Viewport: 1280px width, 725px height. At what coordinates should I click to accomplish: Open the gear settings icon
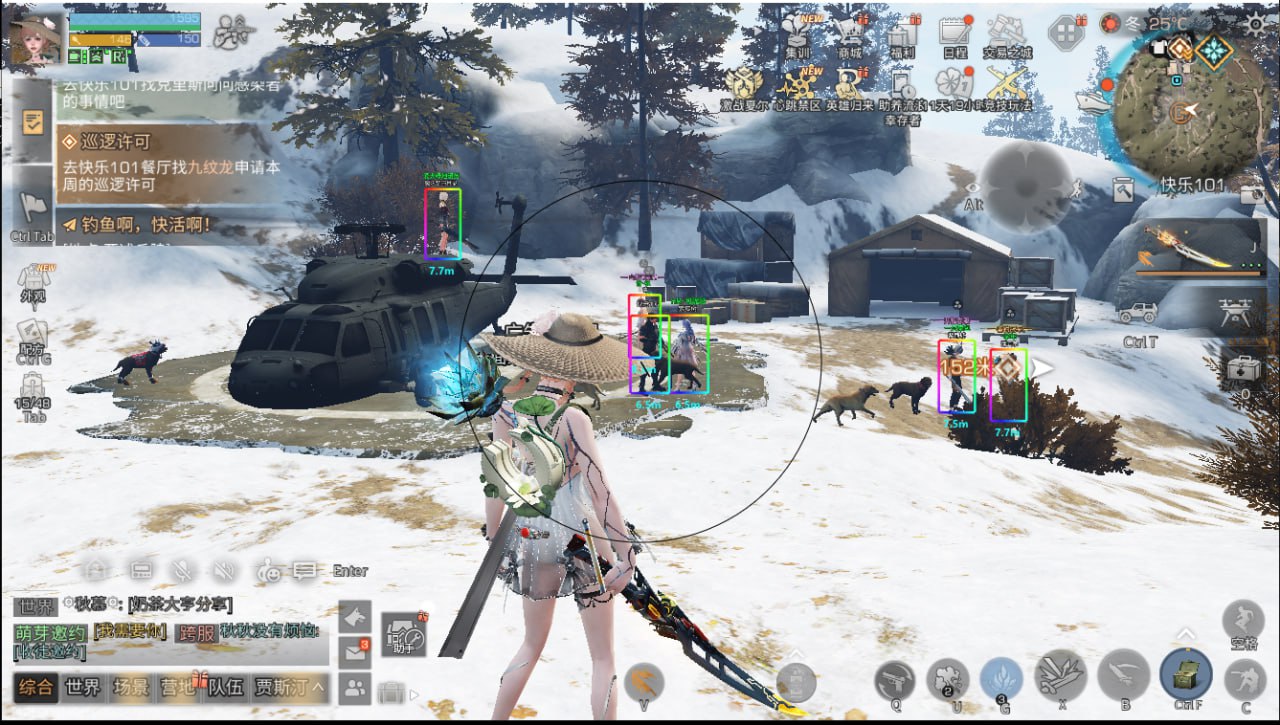1256,23
